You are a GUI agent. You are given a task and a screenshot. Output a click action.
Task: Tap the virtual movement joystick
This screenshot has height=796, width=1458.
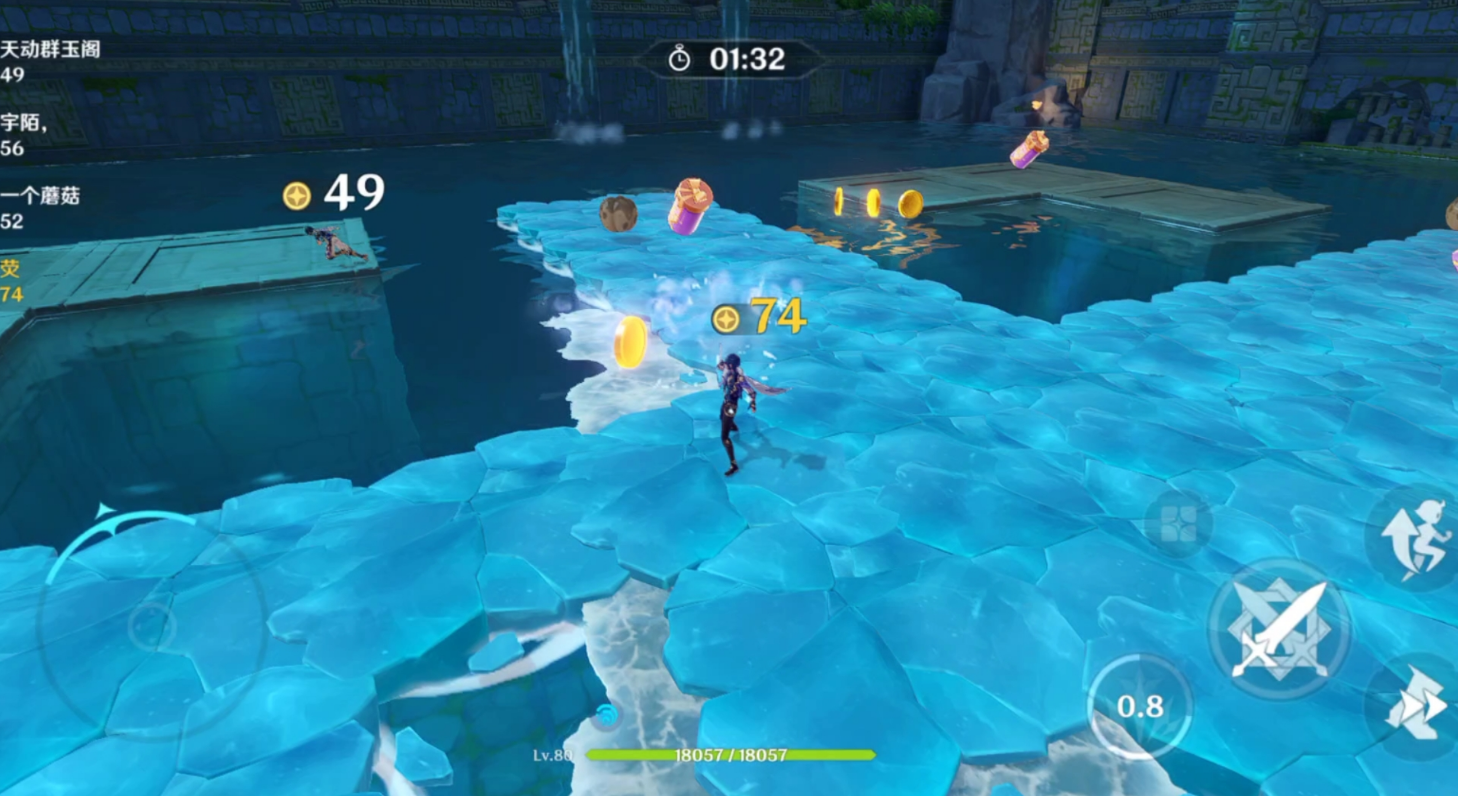coord(150,625)
